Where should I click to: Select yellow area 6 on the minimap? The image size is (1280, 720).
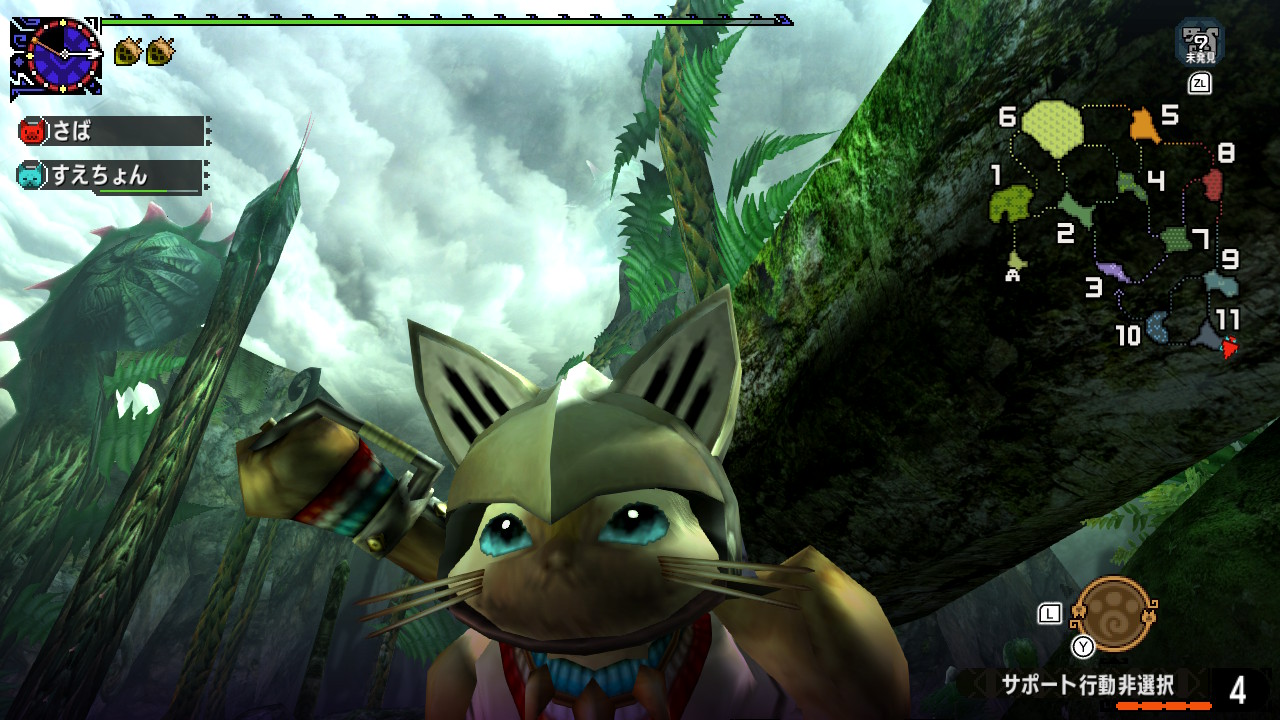[1052, 129]
